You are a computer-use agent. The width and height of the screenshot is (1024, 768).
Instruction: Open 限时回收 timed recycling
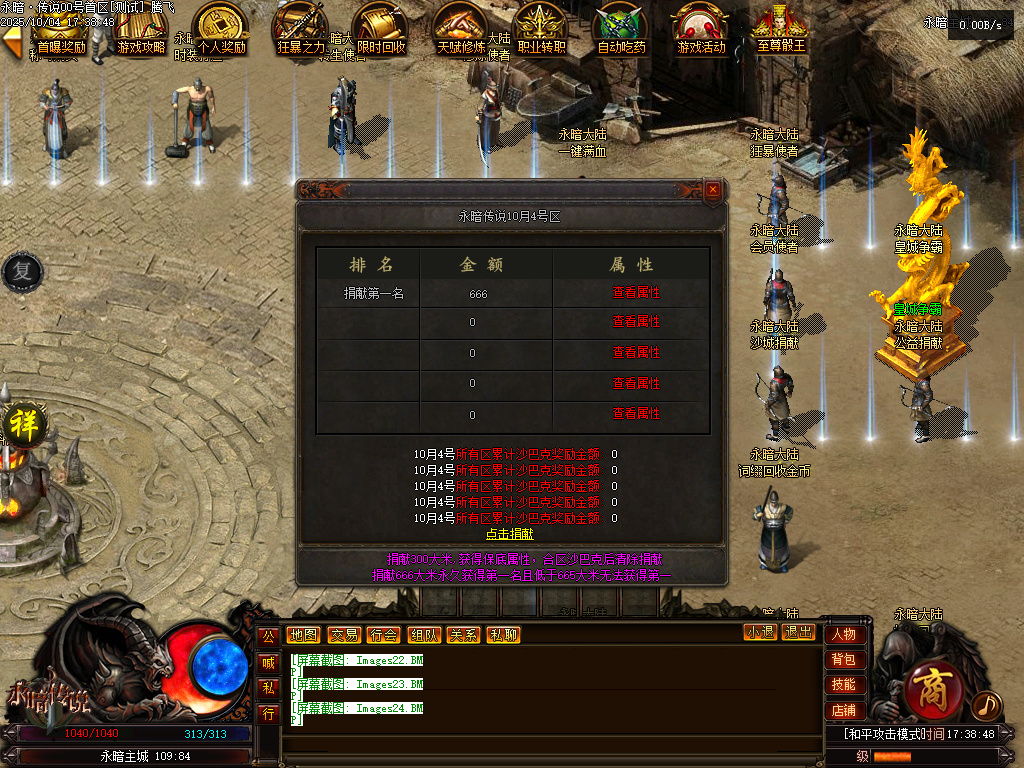point(381,30)
